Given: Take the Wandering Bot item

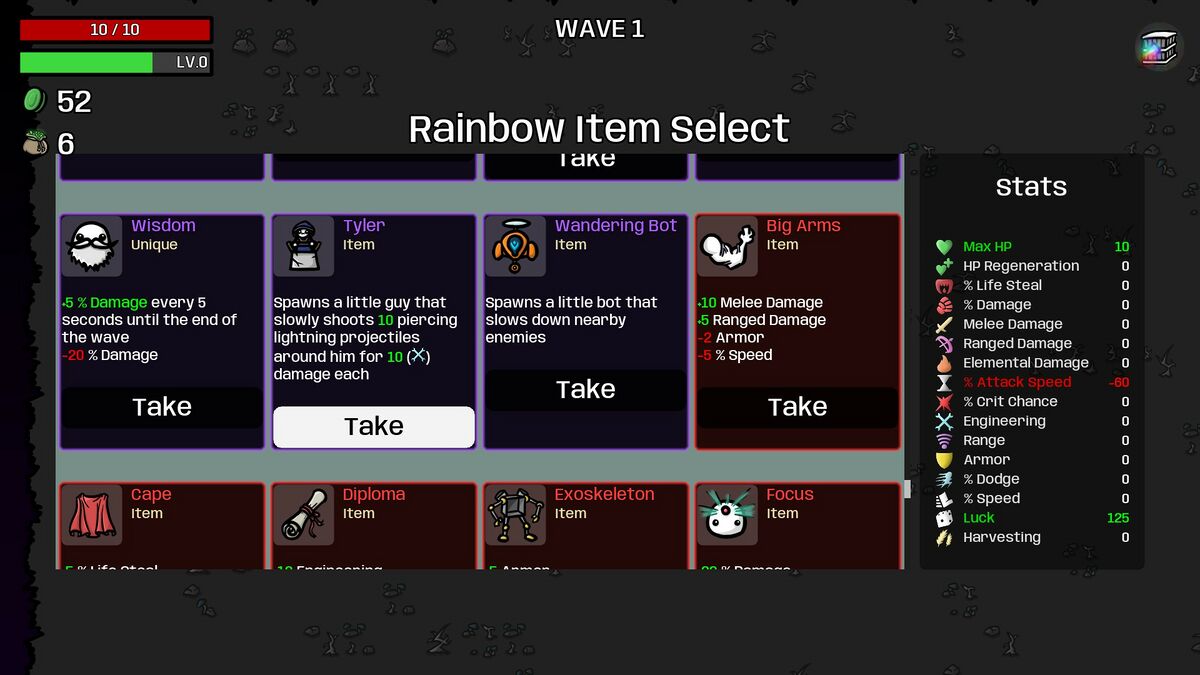Looking at the screenshot, I should 585,390.
